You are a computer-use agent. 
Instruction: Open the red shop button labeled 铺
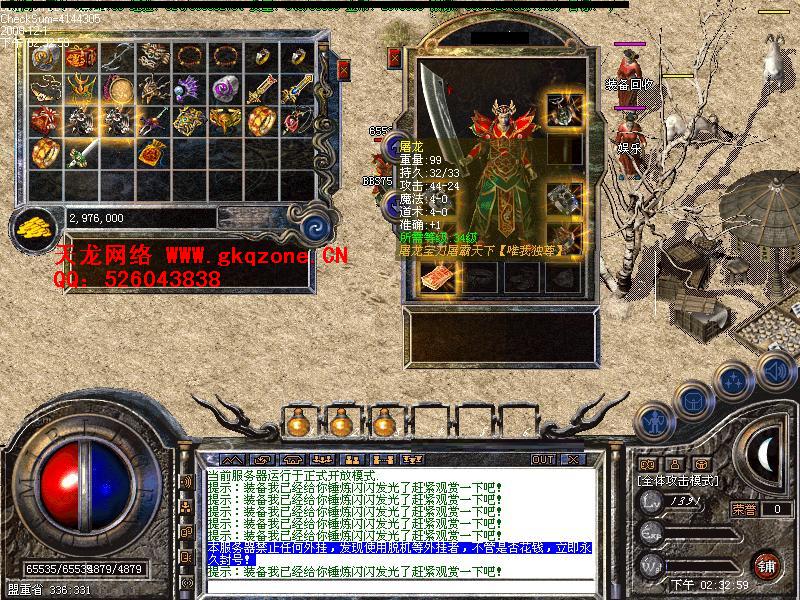(767, 565)
